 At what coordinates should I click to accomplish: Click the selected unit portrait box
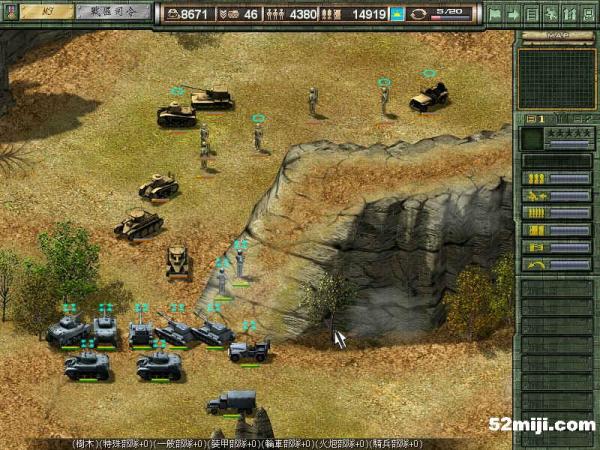[532, 137]
